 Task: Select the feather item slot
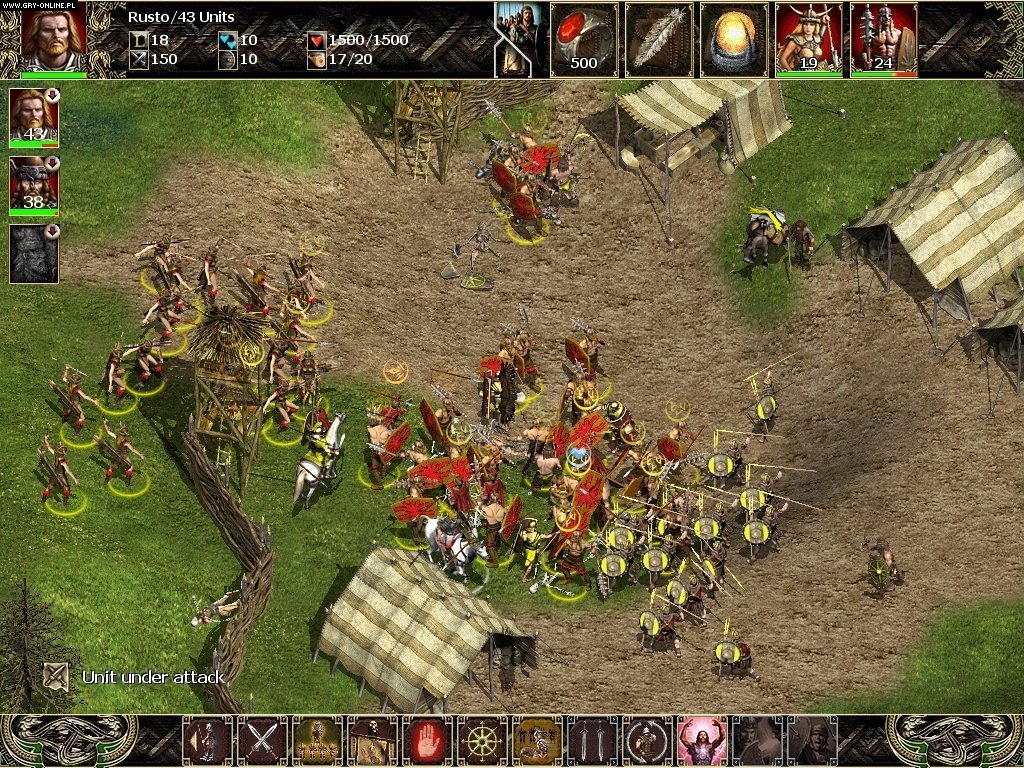tap(658, 40)
